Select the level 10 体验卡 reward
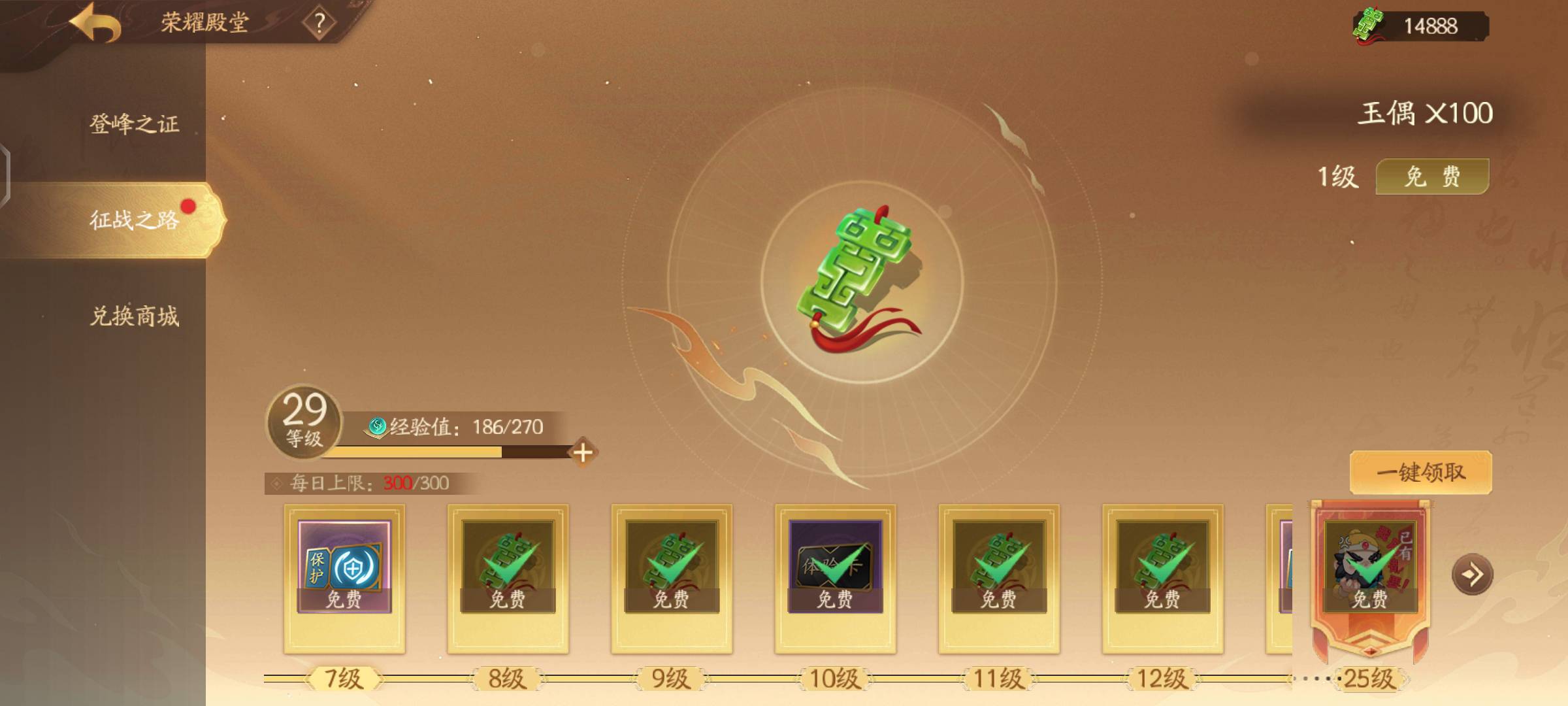Viewport: 1568px width, 706px height. coord(835,566)
